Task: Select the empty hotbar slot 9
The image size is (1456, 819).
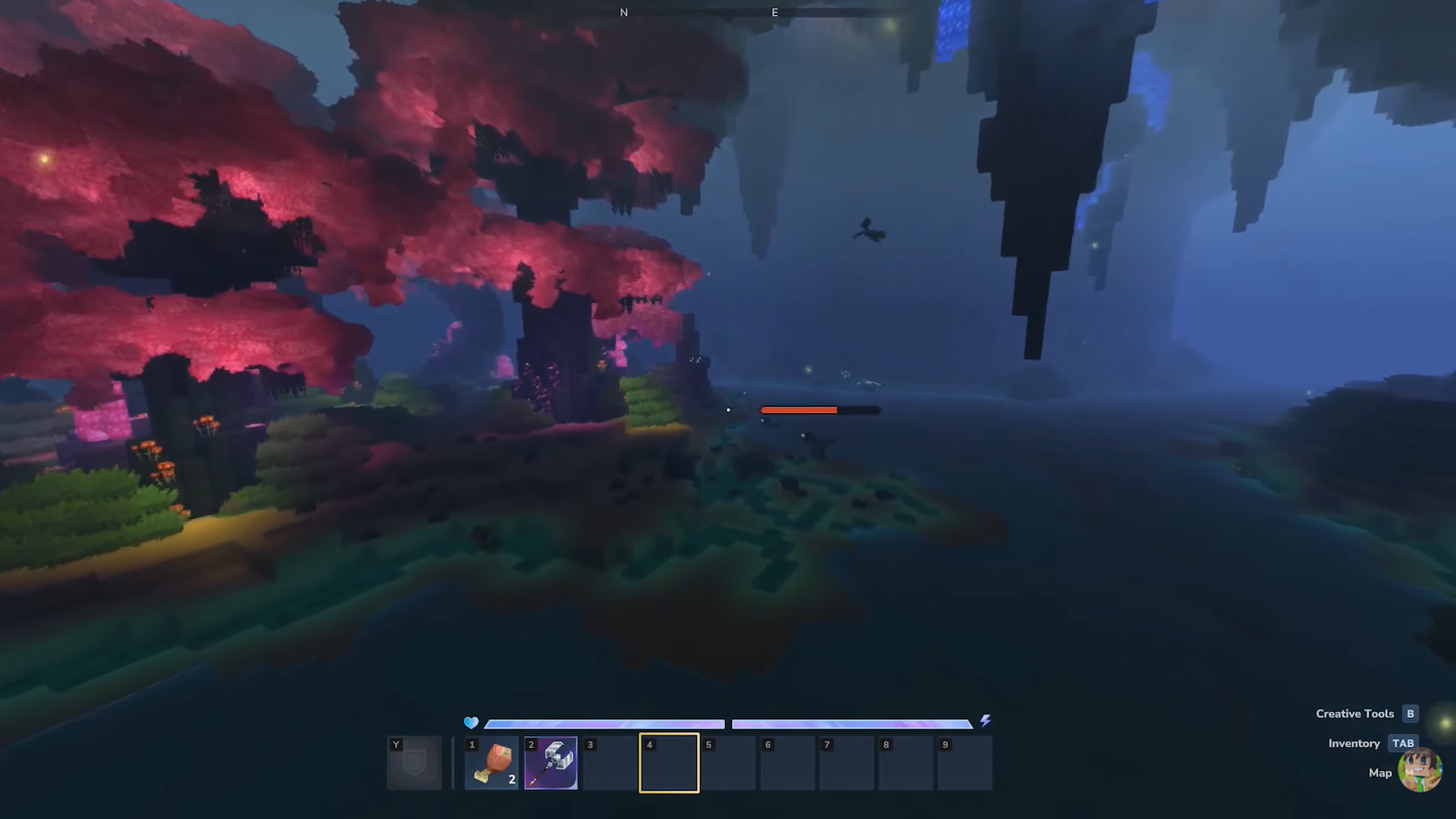Action: coord(964,762)
